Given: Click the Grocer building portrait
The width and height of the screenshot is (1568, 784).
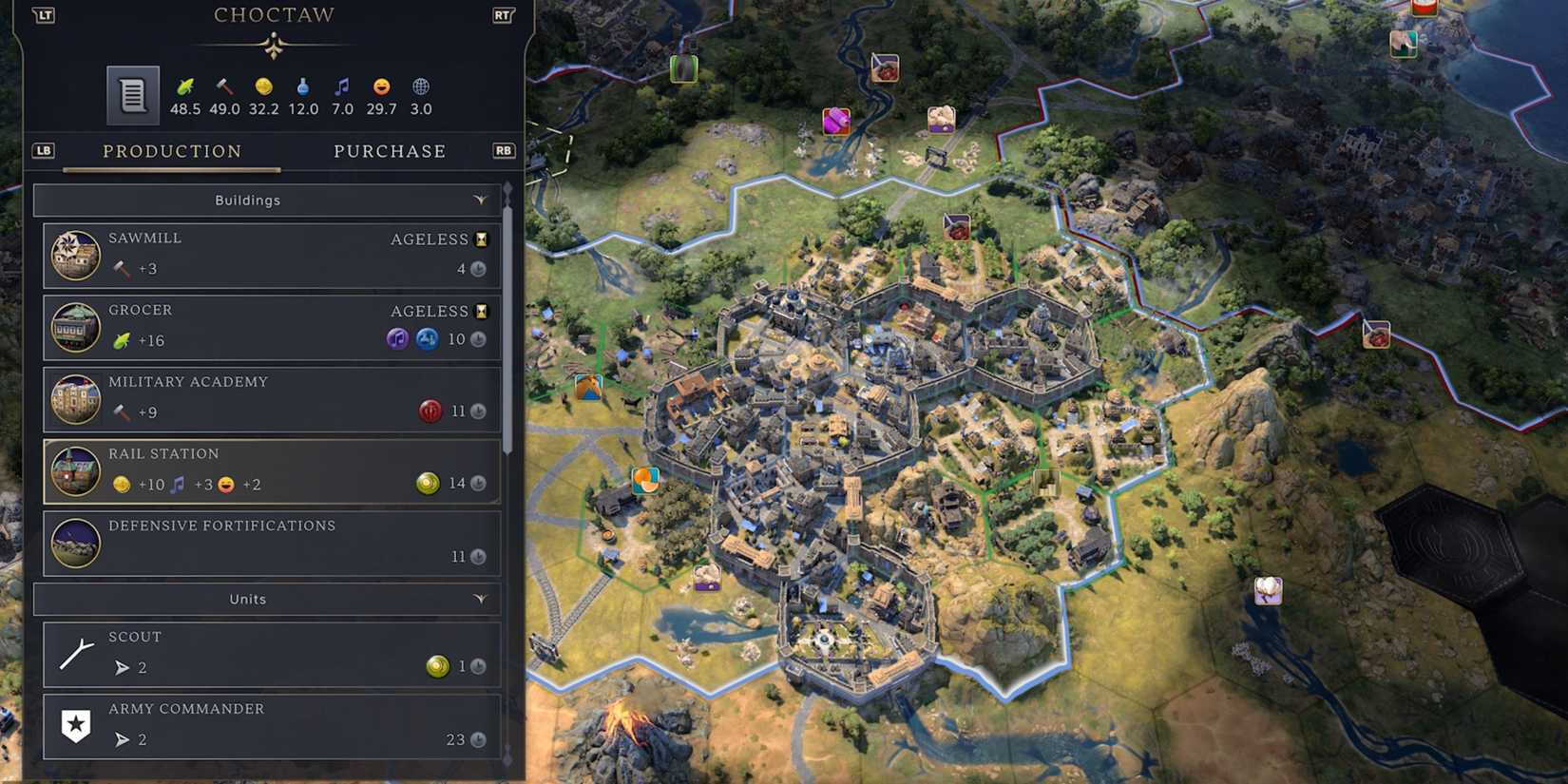Looking at the screenshot, I should [76, 327].
